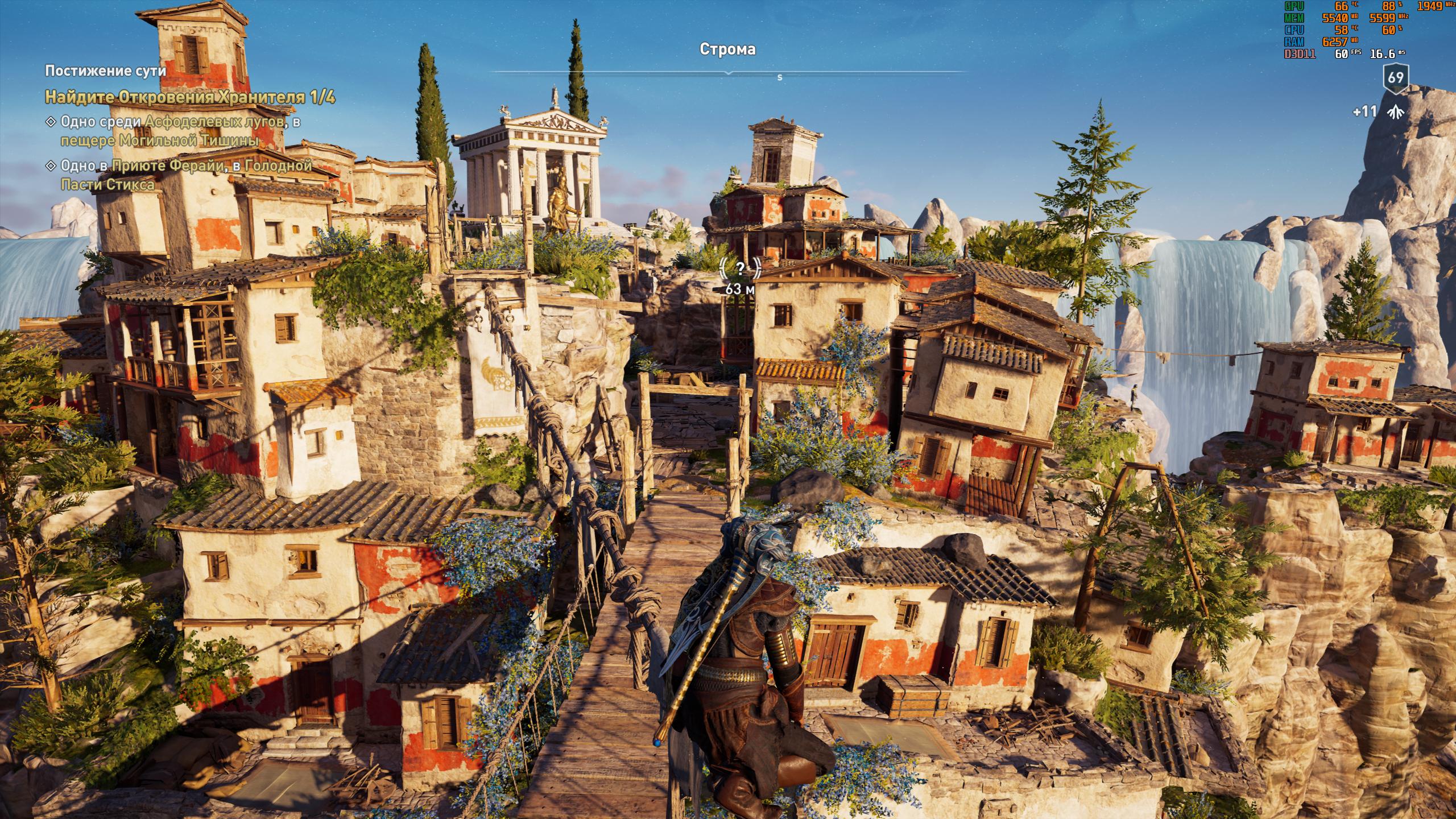The height and width of the screenshot is (819, 1456).
Task: Click the compass bar under "Строма"
Action: (728, 73)
